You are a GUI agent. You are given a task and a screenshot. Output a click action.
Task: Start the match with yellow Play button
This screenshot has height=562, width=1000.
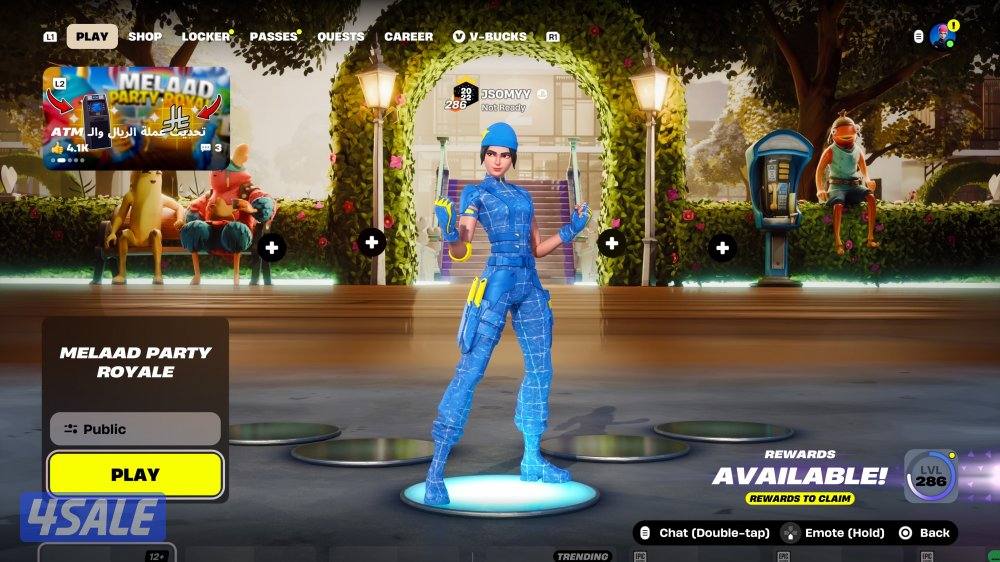click(135, 475)
